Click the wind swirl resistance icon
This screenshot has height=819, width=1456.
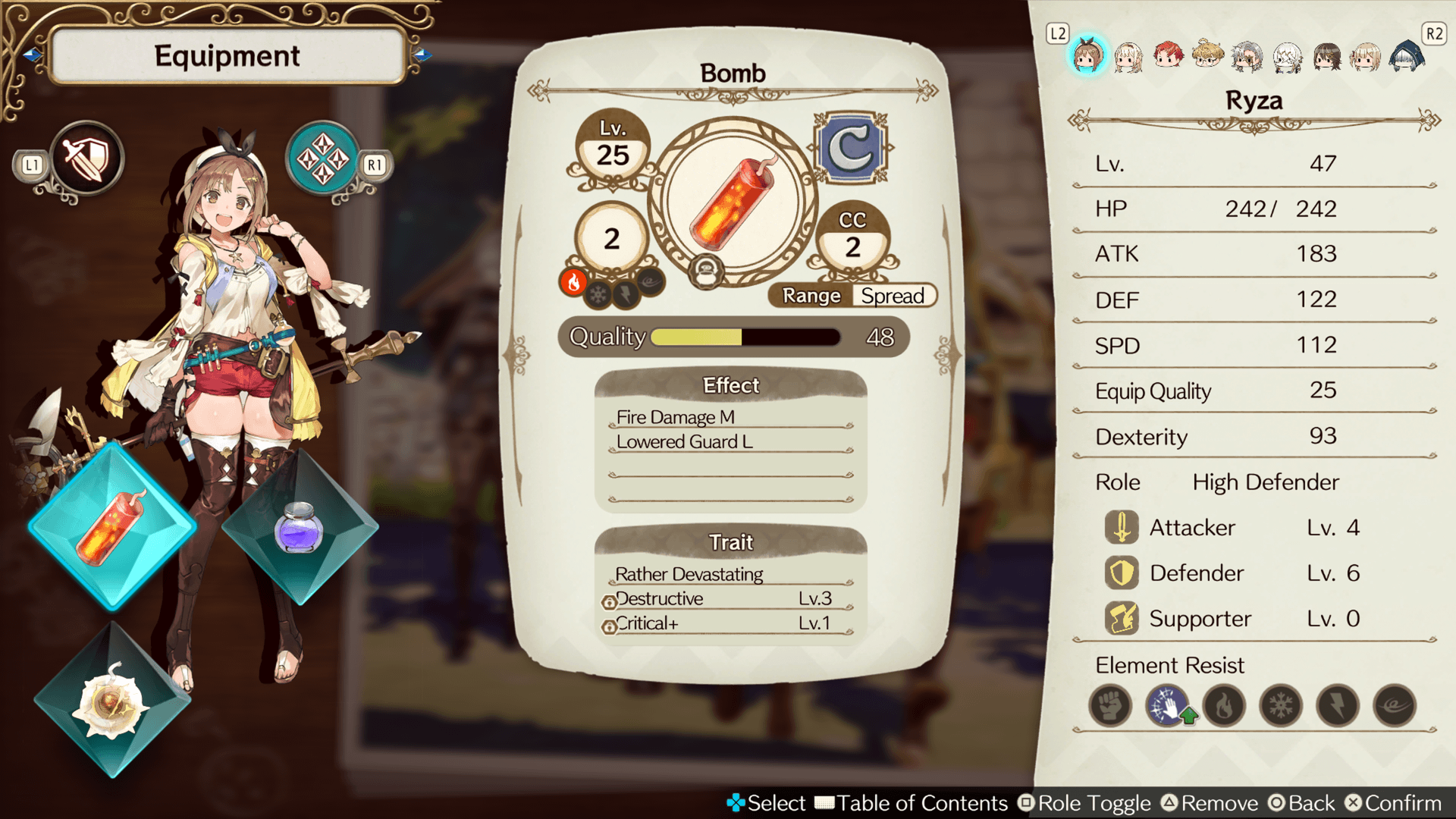pyautogui.click(x=1395, y=706)
